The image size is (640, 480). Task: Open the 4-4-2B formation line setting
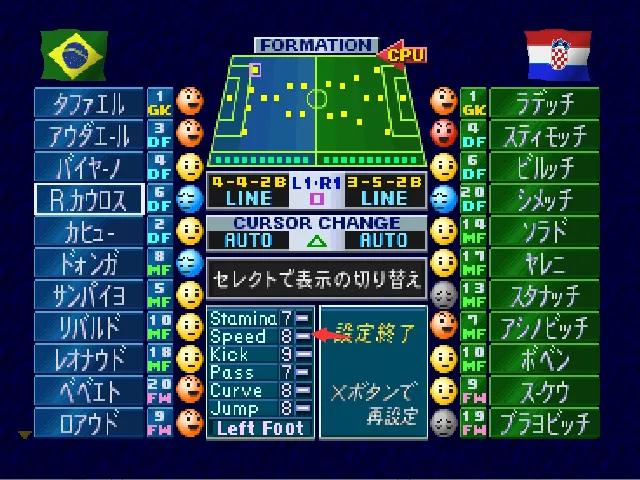pyautogui.click(x=247, y=190)
